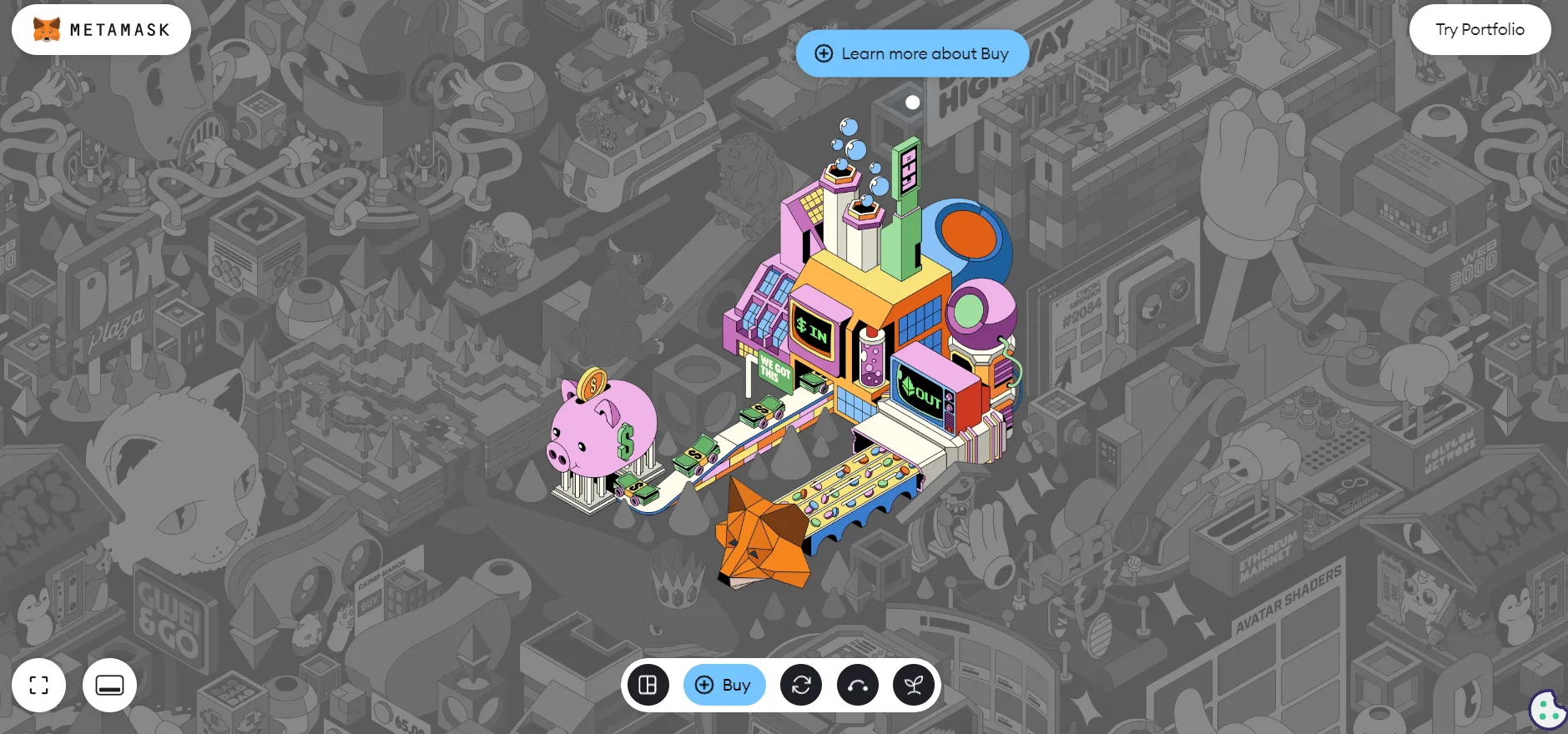Viewport: 1568px width, 734px height.
Task: Choose the bridge arc icon
Action: (x=857, y=685)
